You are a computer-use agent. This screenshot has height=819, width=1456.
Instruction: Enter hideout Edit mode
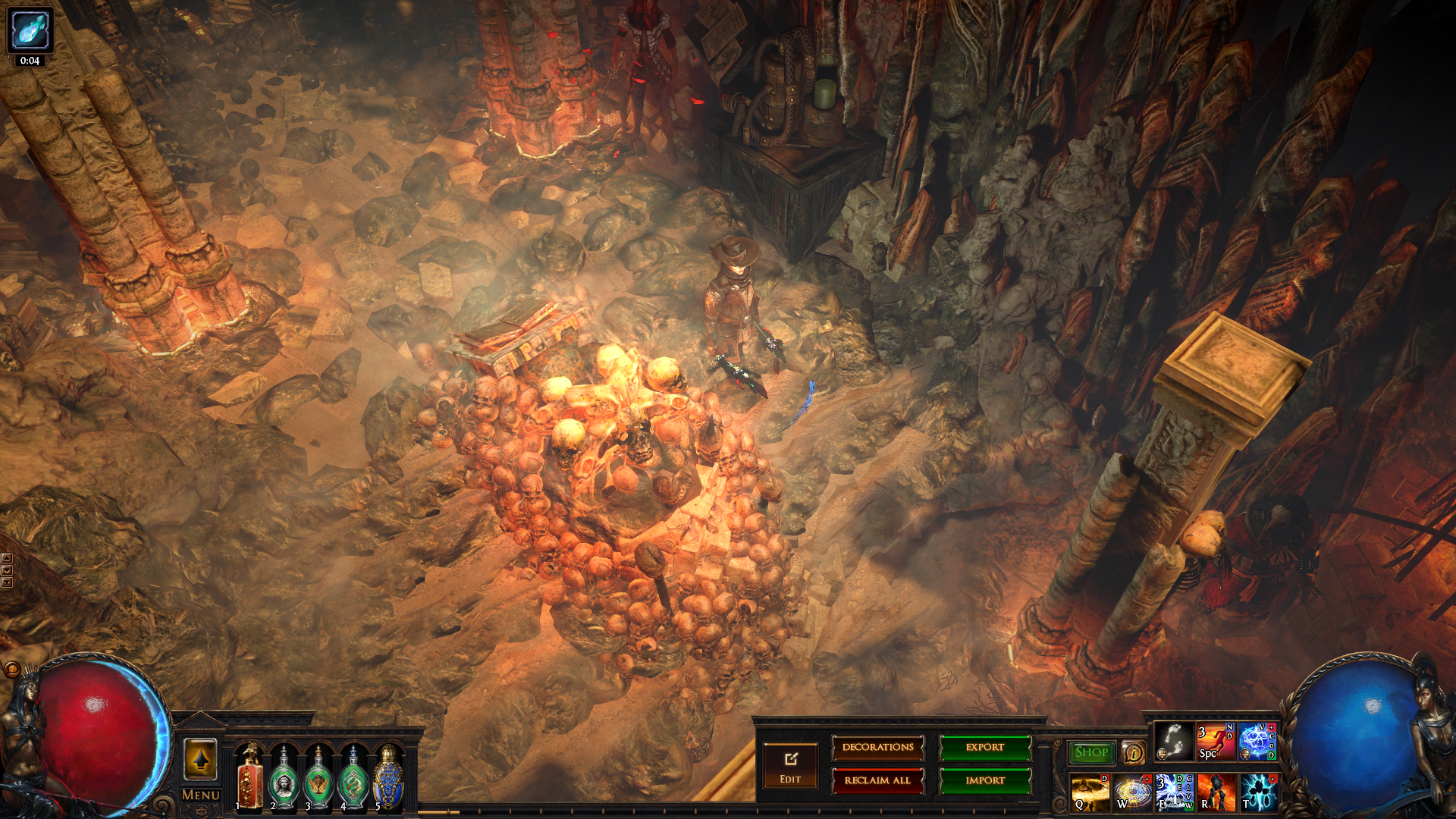pos(790,766)
